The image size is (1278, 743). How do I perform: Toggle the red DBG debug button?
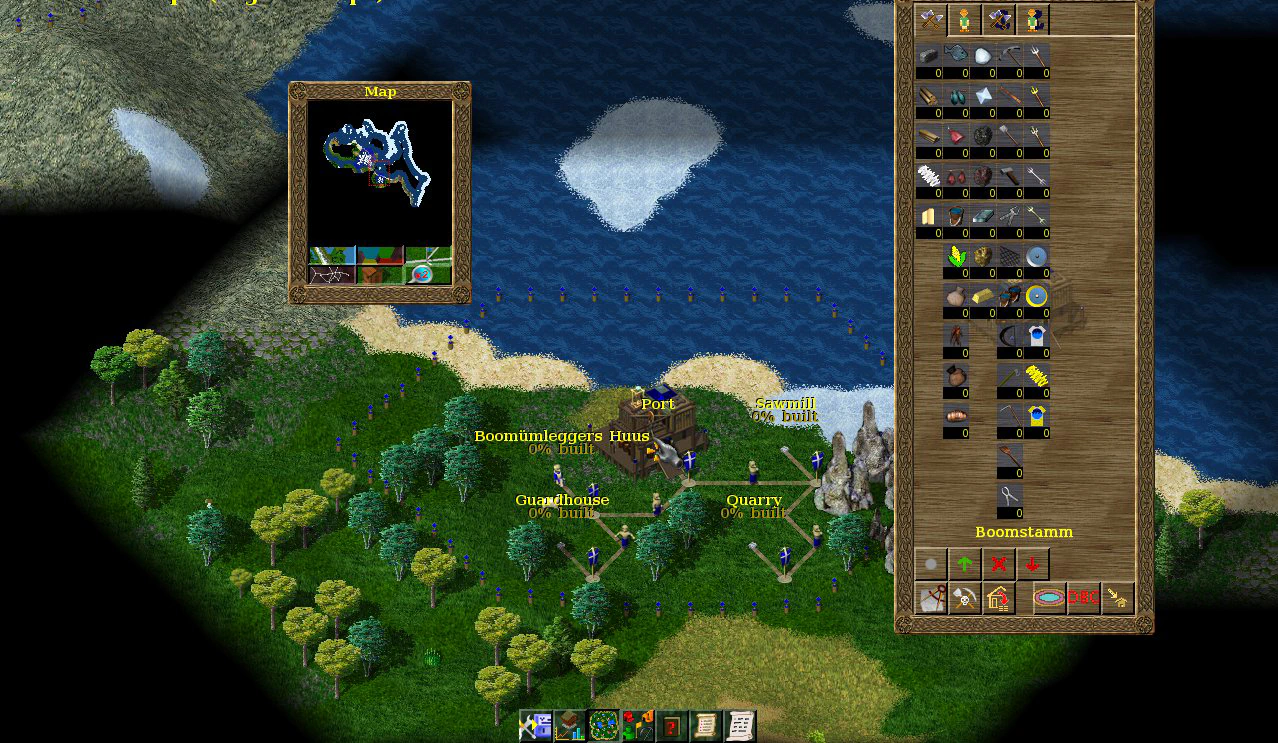tap(1083, 599)
